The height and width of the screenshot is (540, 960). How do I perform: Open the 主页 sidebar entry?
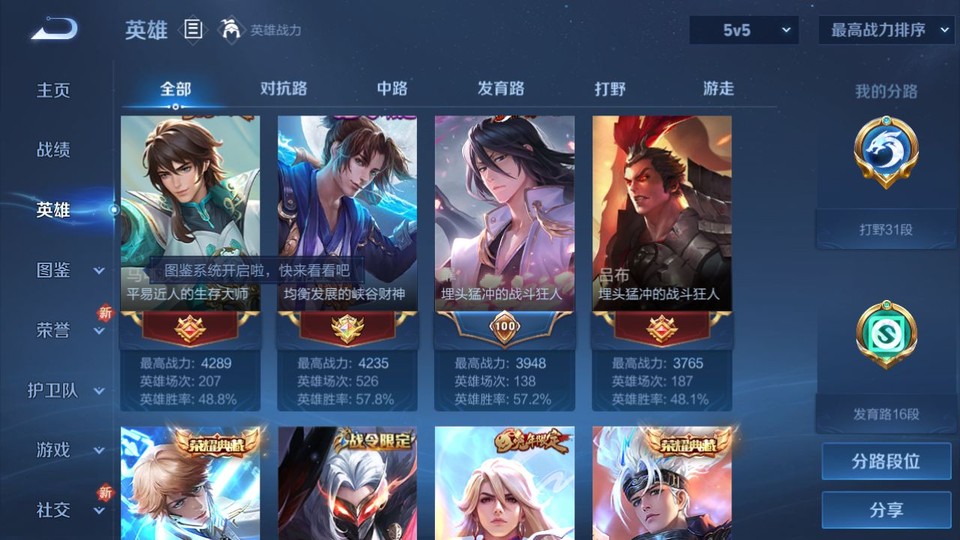[x=54, y=90]
